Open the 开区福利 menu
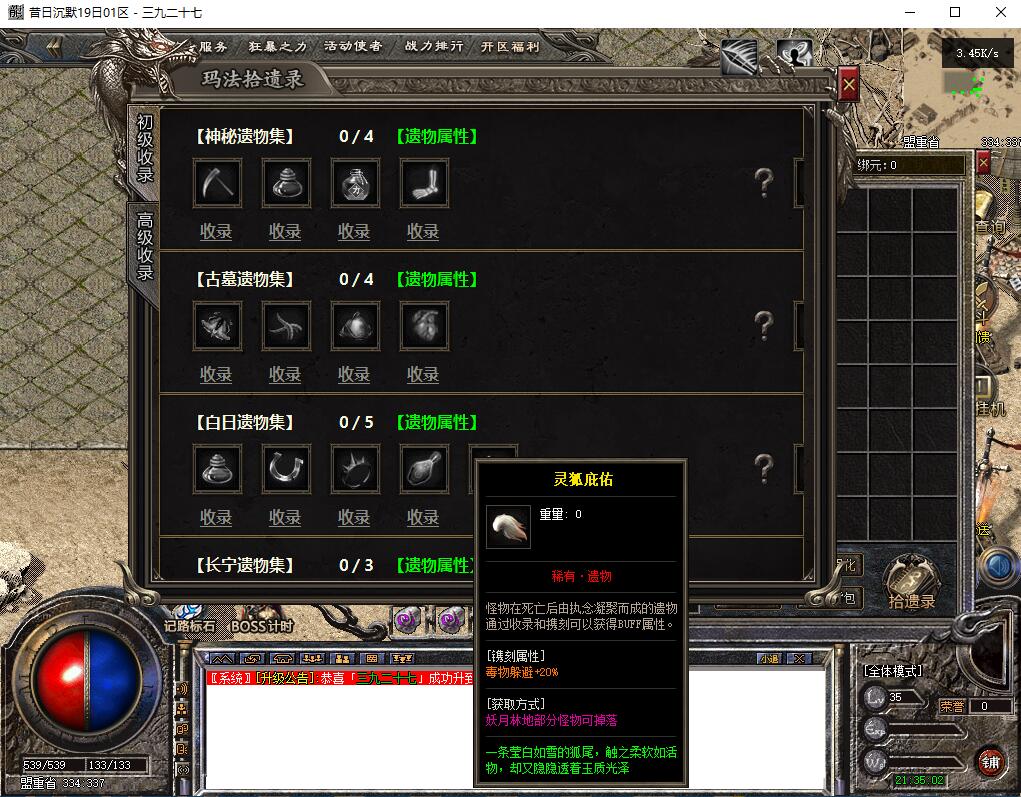Screen dimensions: 1021x797 pos(509,46)
